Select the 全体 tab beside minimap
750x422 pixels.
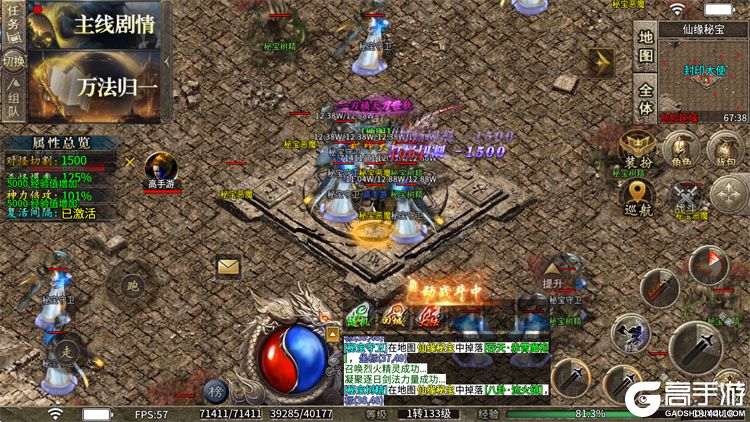click(646, 95)
